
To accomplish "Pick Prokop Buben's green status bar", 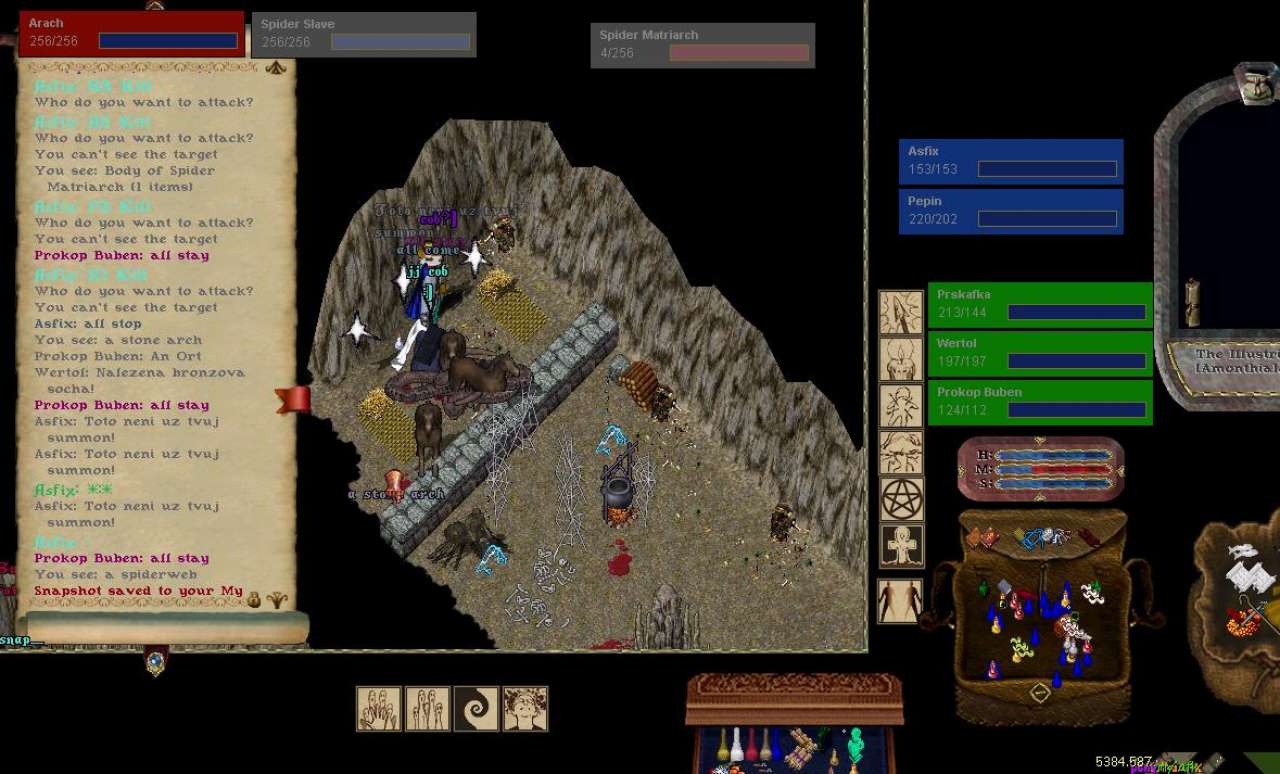I will click(x=1040, y=402).
